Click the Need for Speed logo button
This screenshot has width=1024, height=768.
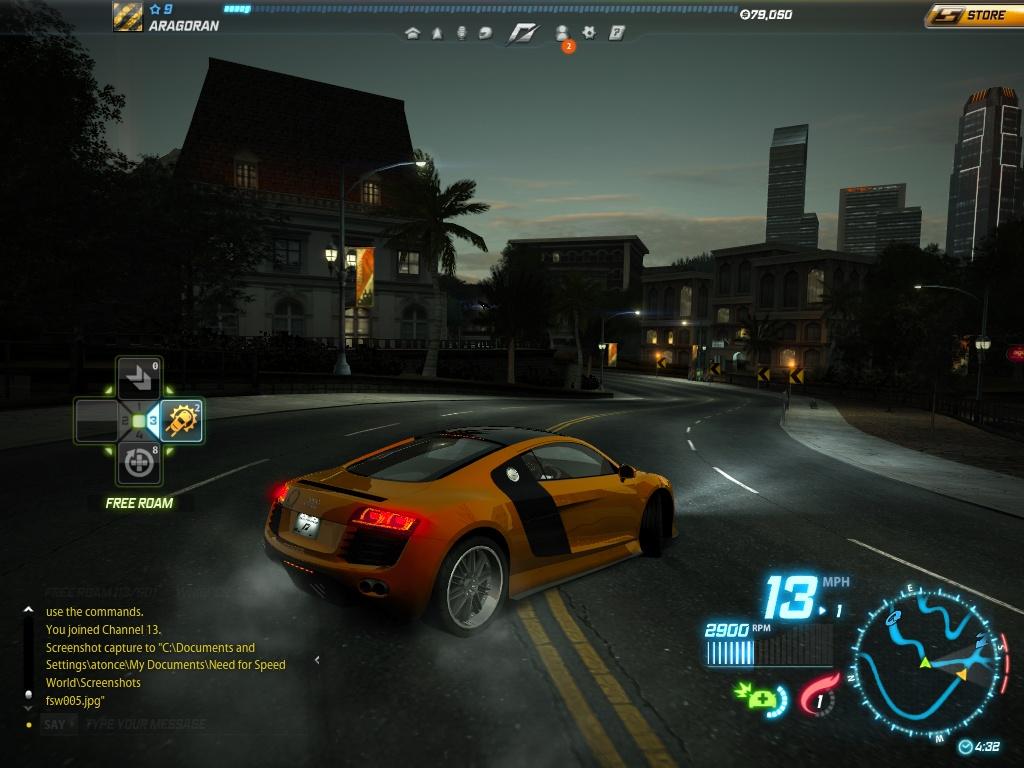click(x=522, y=33)
